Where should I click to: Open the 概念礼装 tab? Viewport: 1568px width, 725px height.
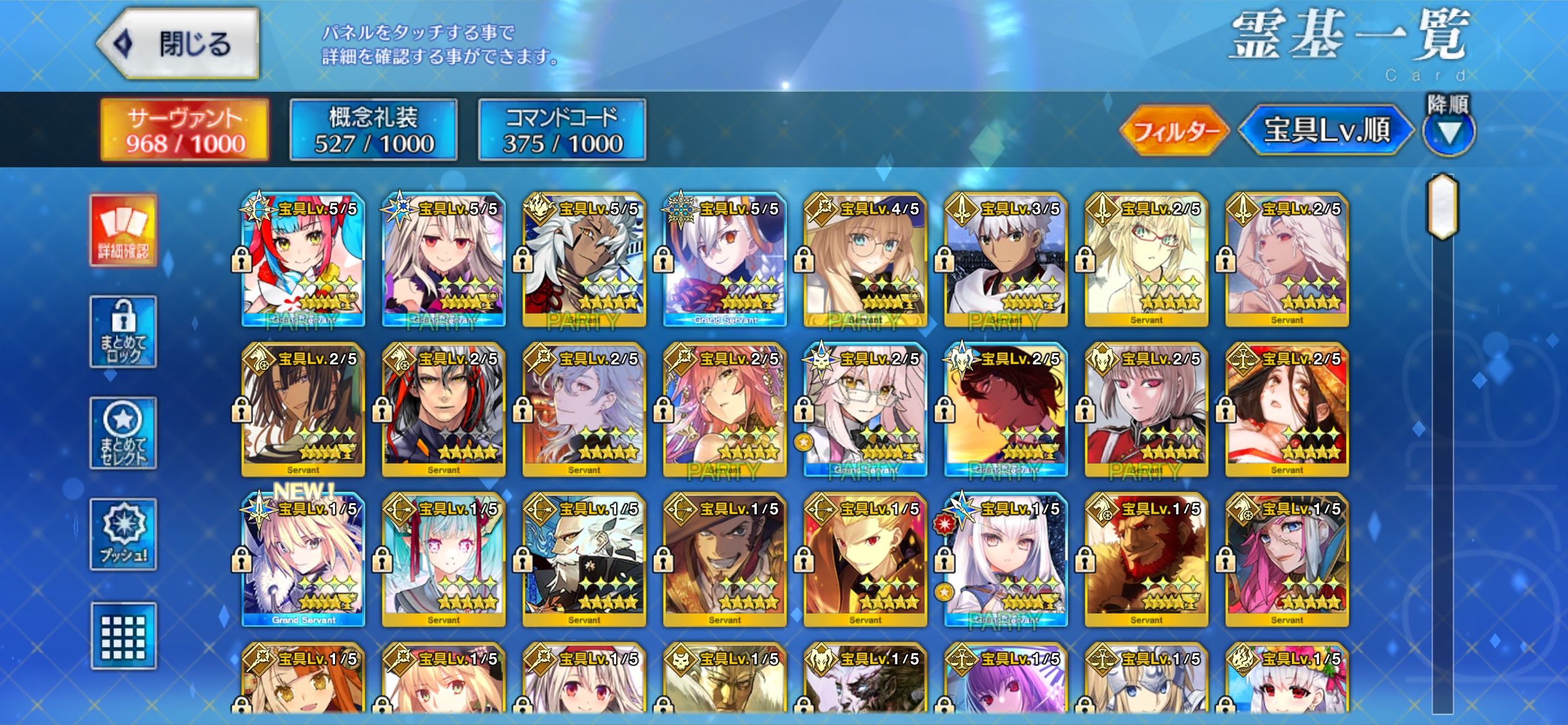[373, 130]
